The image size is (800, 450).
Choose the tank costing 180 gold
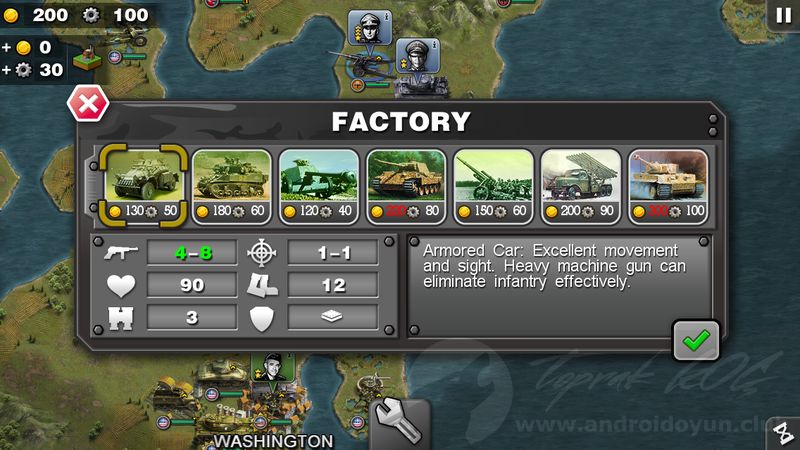click(231, 185)
